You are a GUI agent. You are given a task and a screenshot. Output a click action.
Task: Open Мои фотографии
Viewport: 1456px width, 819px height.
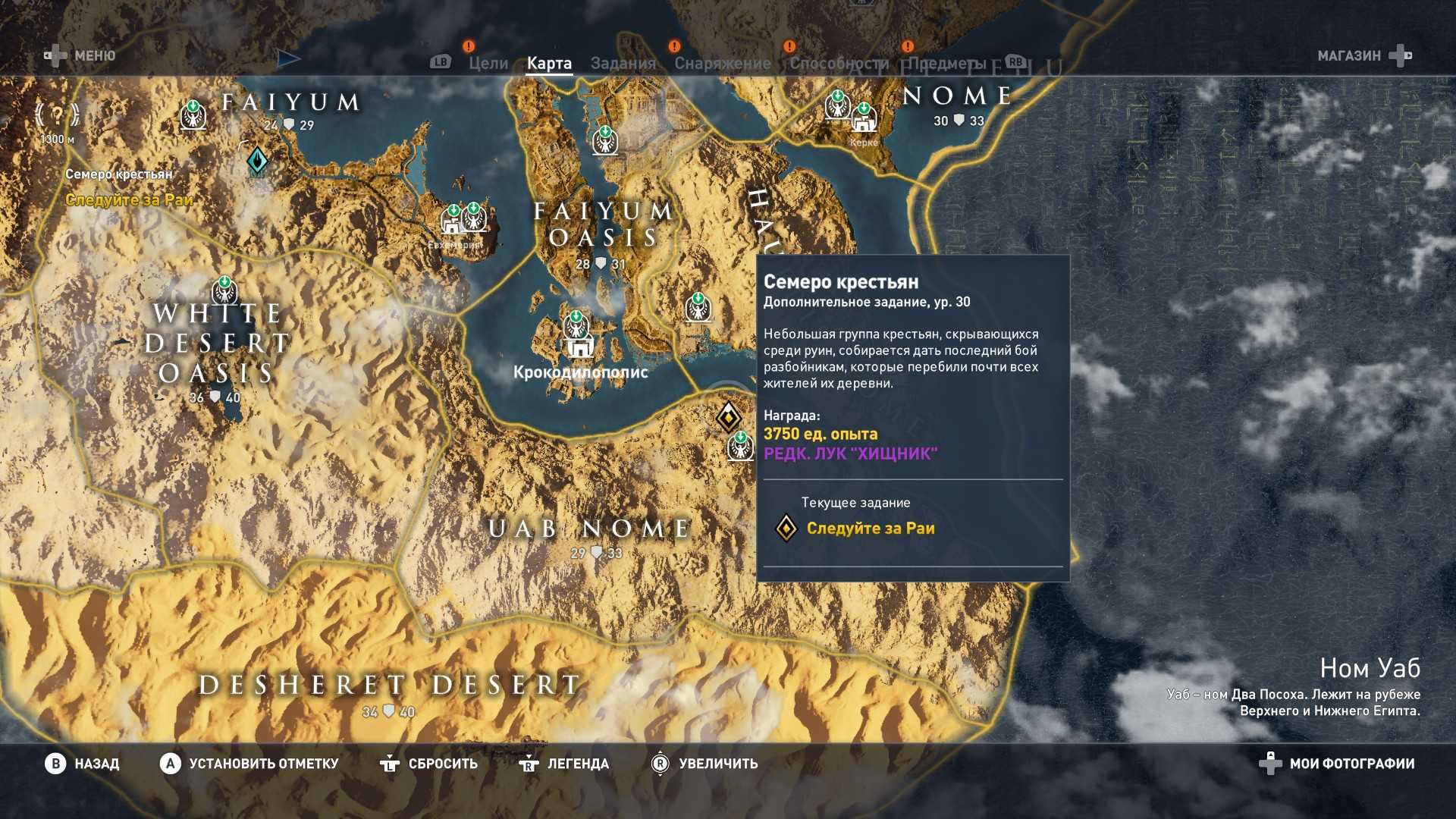click(1337, 764)
